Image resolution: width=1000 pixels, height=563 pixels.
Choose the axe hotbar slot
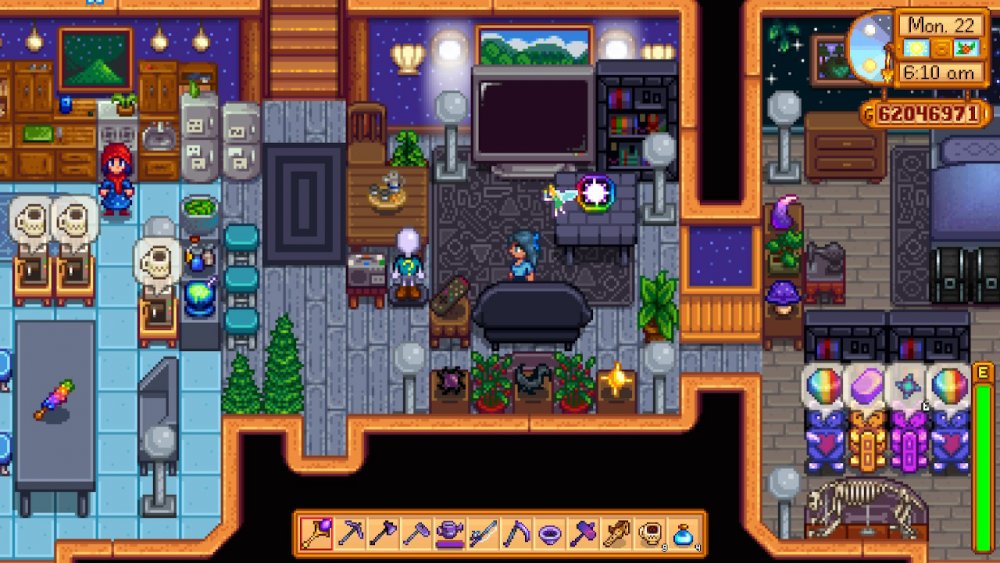tap(384, 534)
